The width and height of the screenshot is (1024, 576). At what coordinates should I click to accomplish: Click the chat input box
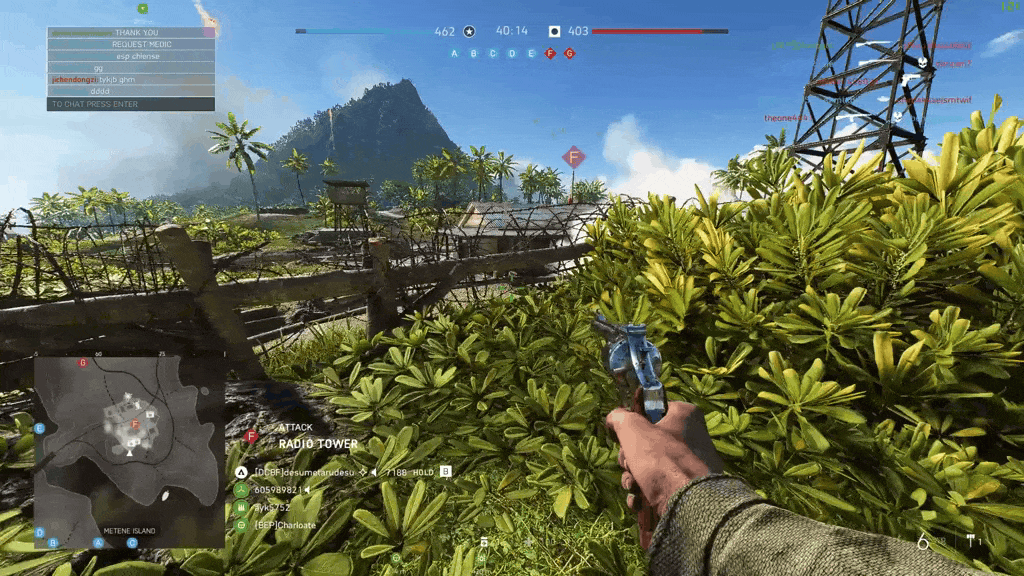tap(131, 104)
